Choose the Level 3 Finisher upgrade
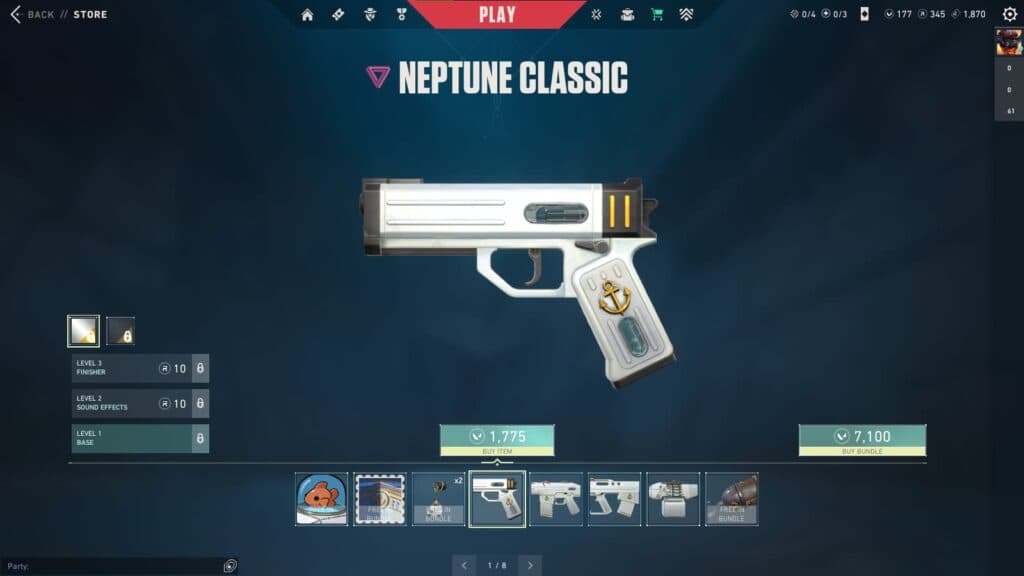This screenshot has height=576, width=1024. (140, 369)
